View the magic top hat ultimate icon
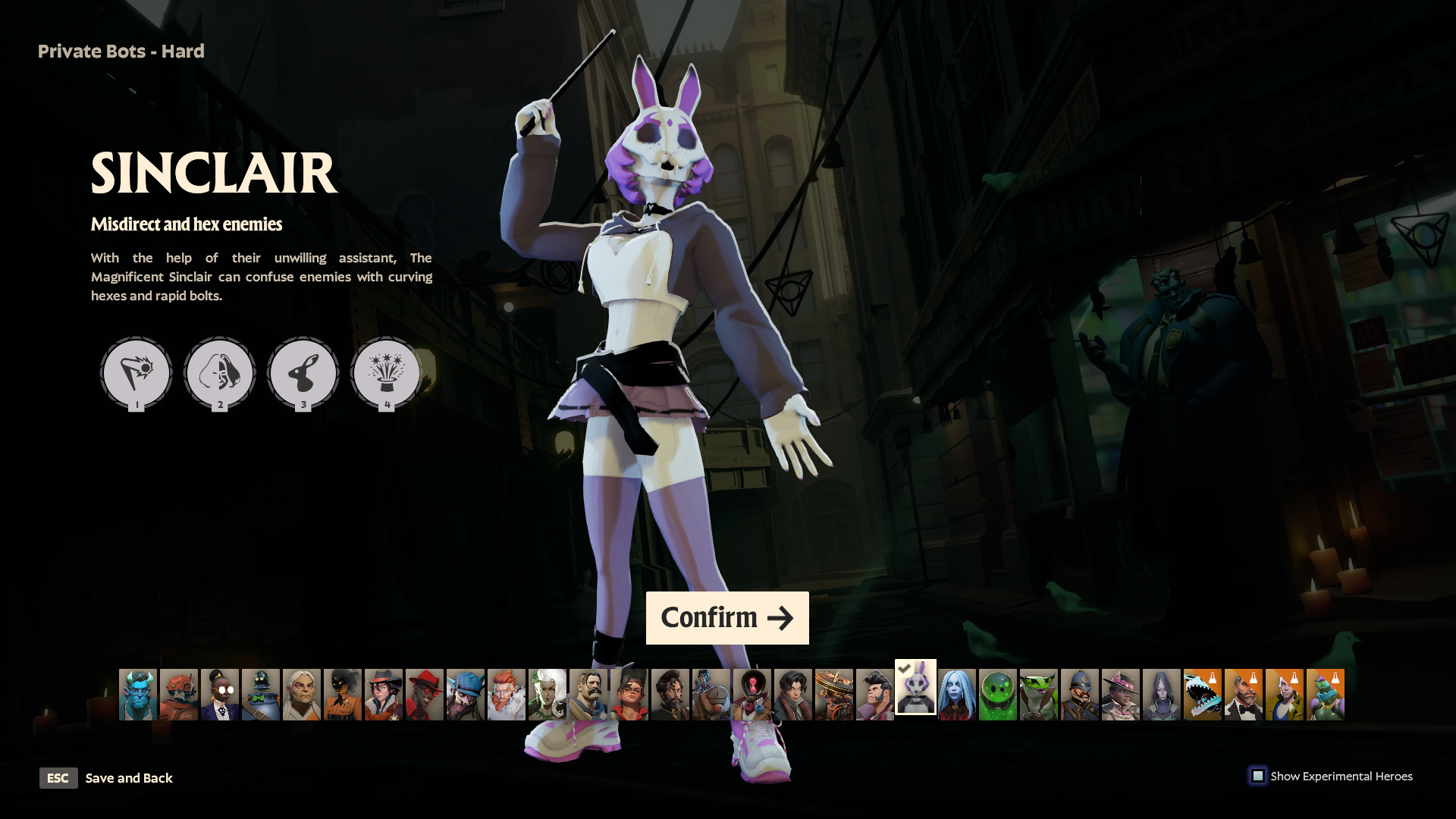Viewport: 1456px width, 819px height. (x=387, y=372)
